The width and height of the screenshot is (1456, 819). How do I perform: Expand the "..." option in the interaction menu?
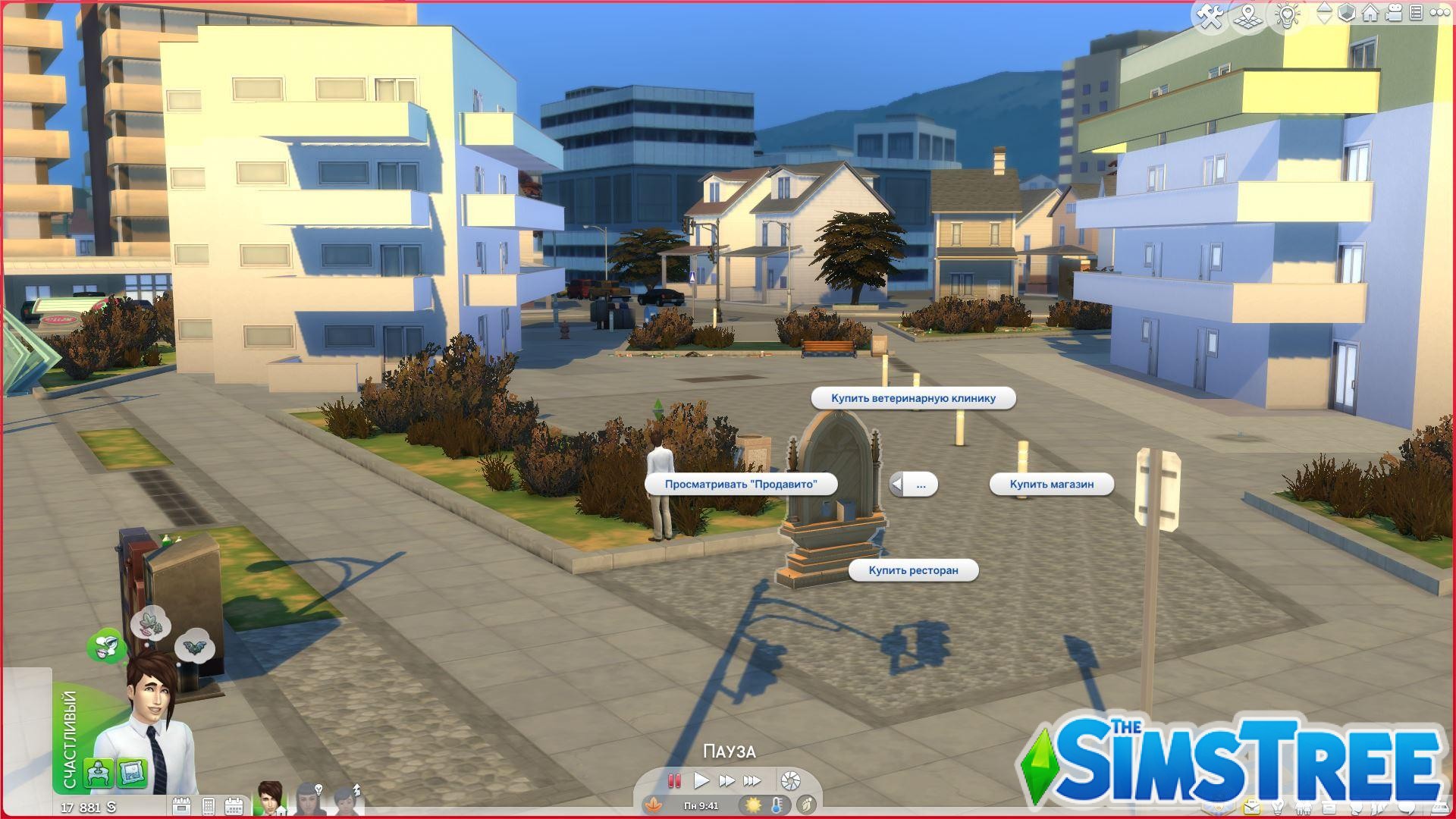click(921, 484)
